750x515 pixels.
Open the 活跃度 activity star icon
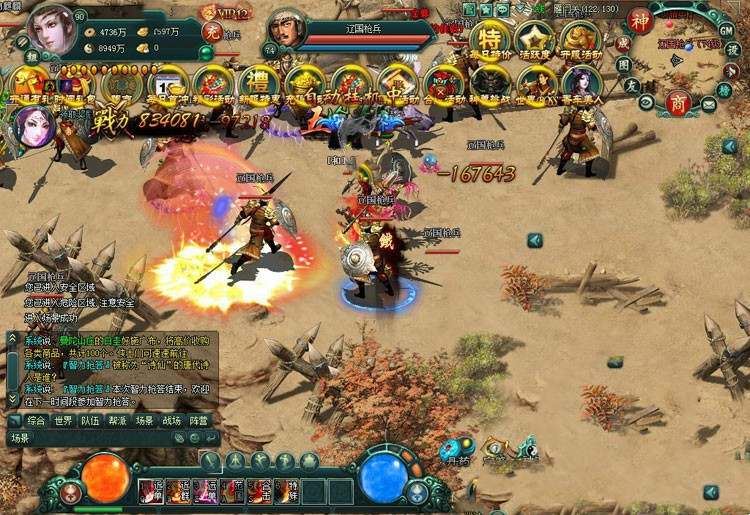(535, 39)
